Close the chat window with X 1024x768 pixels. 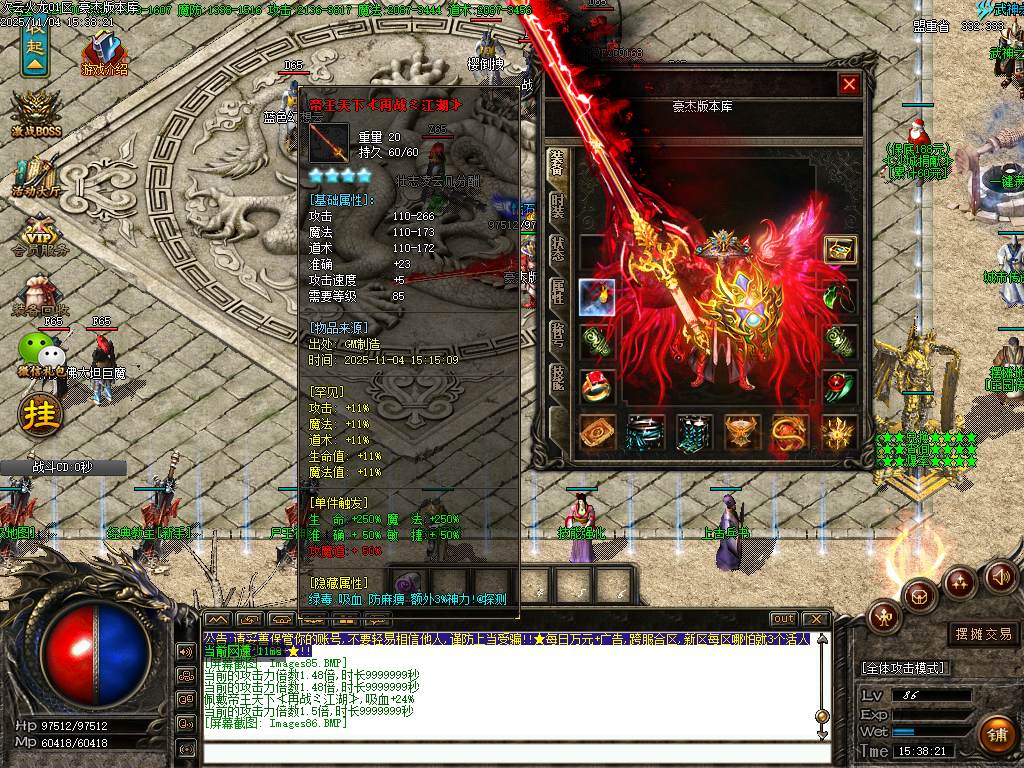815,619
